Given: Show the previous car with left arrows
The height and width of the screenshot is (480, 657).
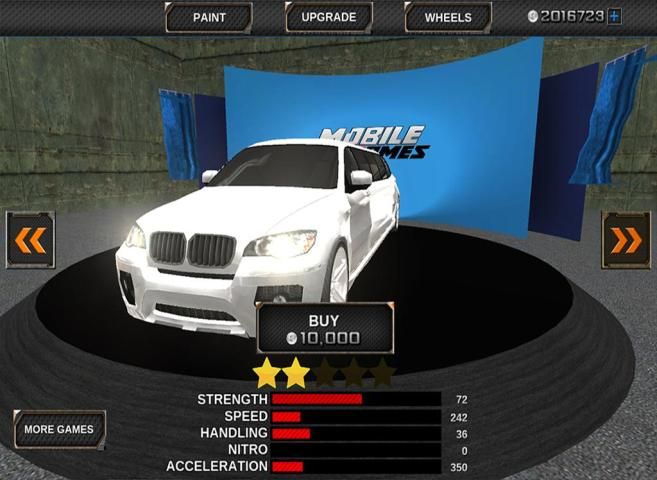Looking at the screenshot, I should point(30,240).
